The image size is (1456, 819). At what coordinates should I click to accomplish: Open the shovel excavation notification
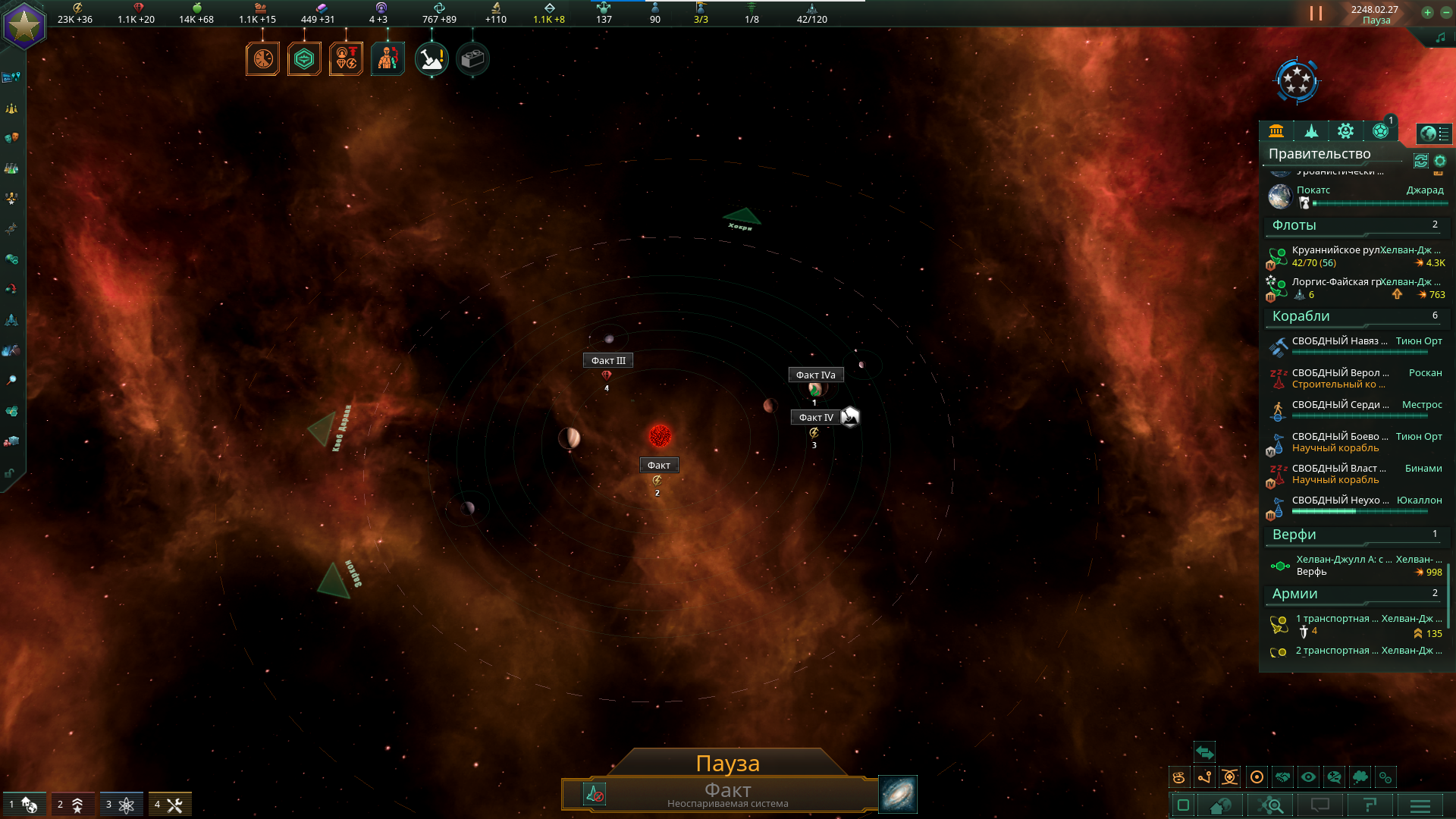(431, 59)
